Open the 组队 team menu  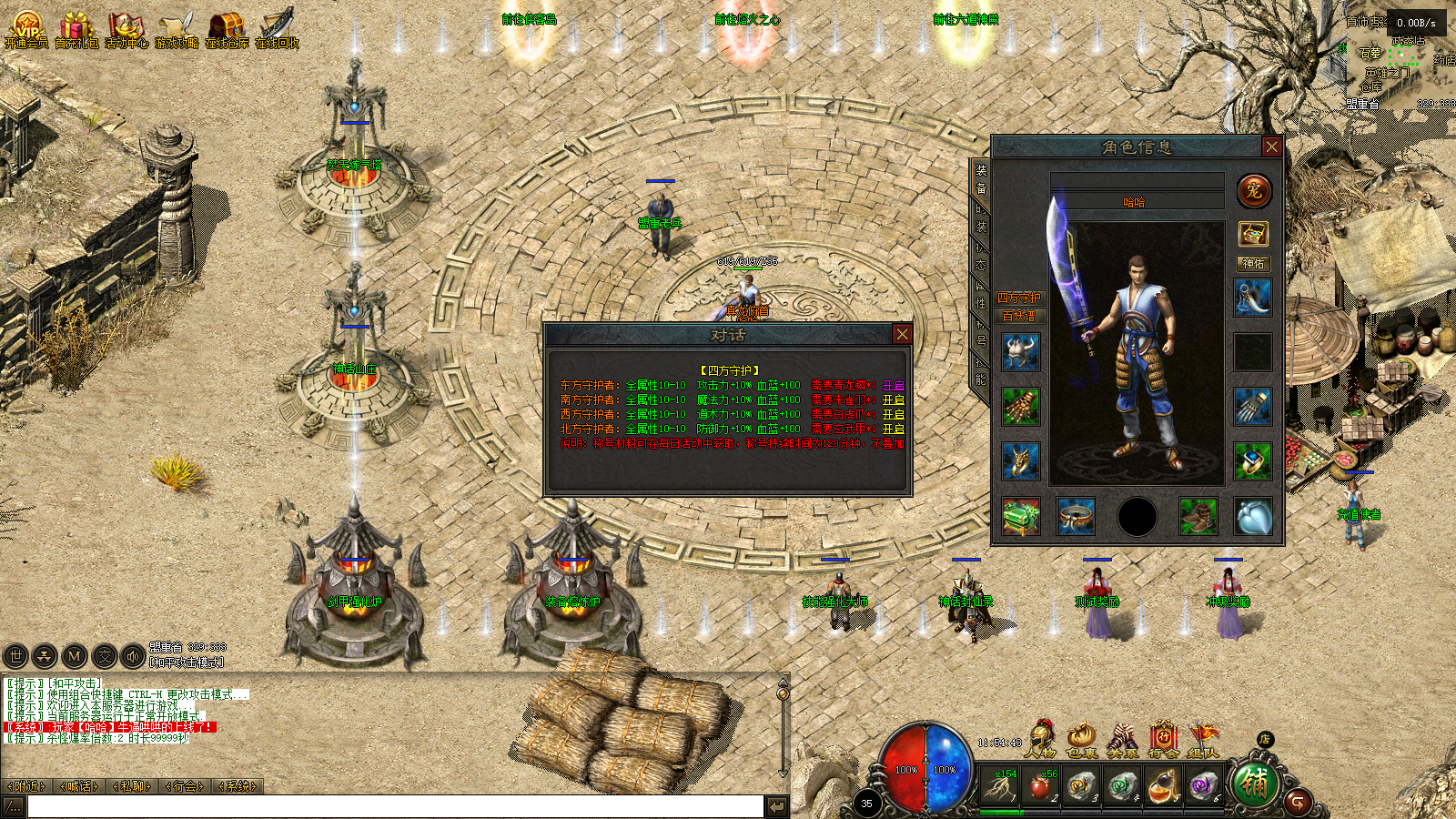click(1202, 738)
